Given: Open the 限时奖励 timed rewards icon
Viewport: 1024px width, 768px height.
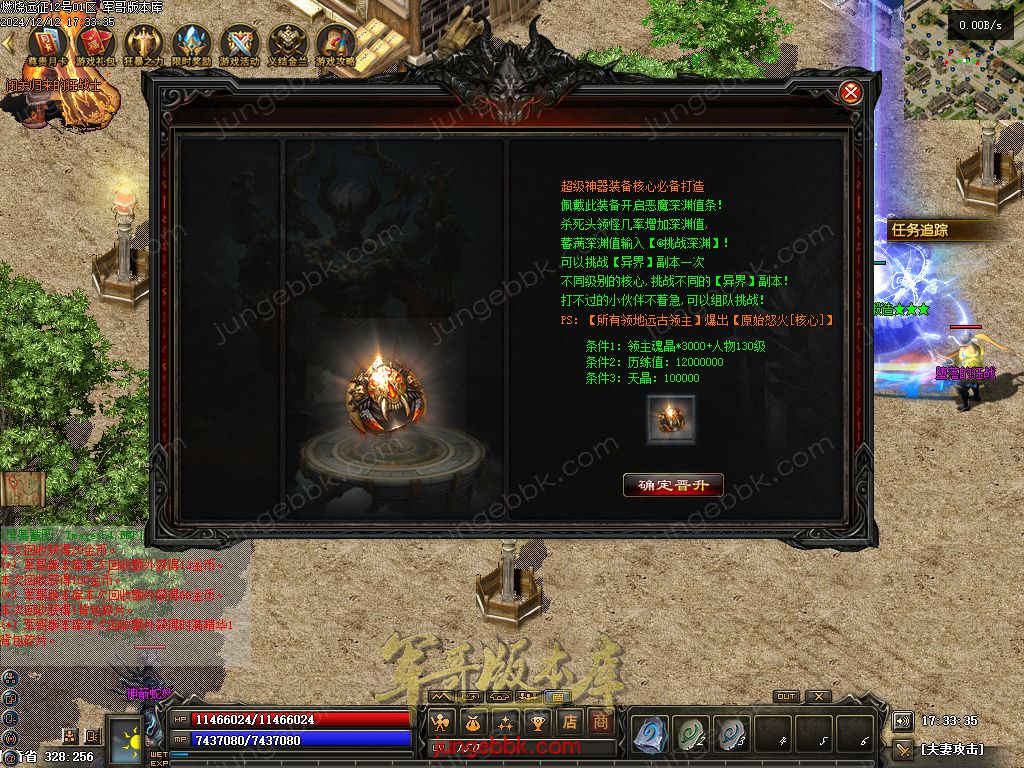Looking at the screenshot, I should [x=191, y=44].
